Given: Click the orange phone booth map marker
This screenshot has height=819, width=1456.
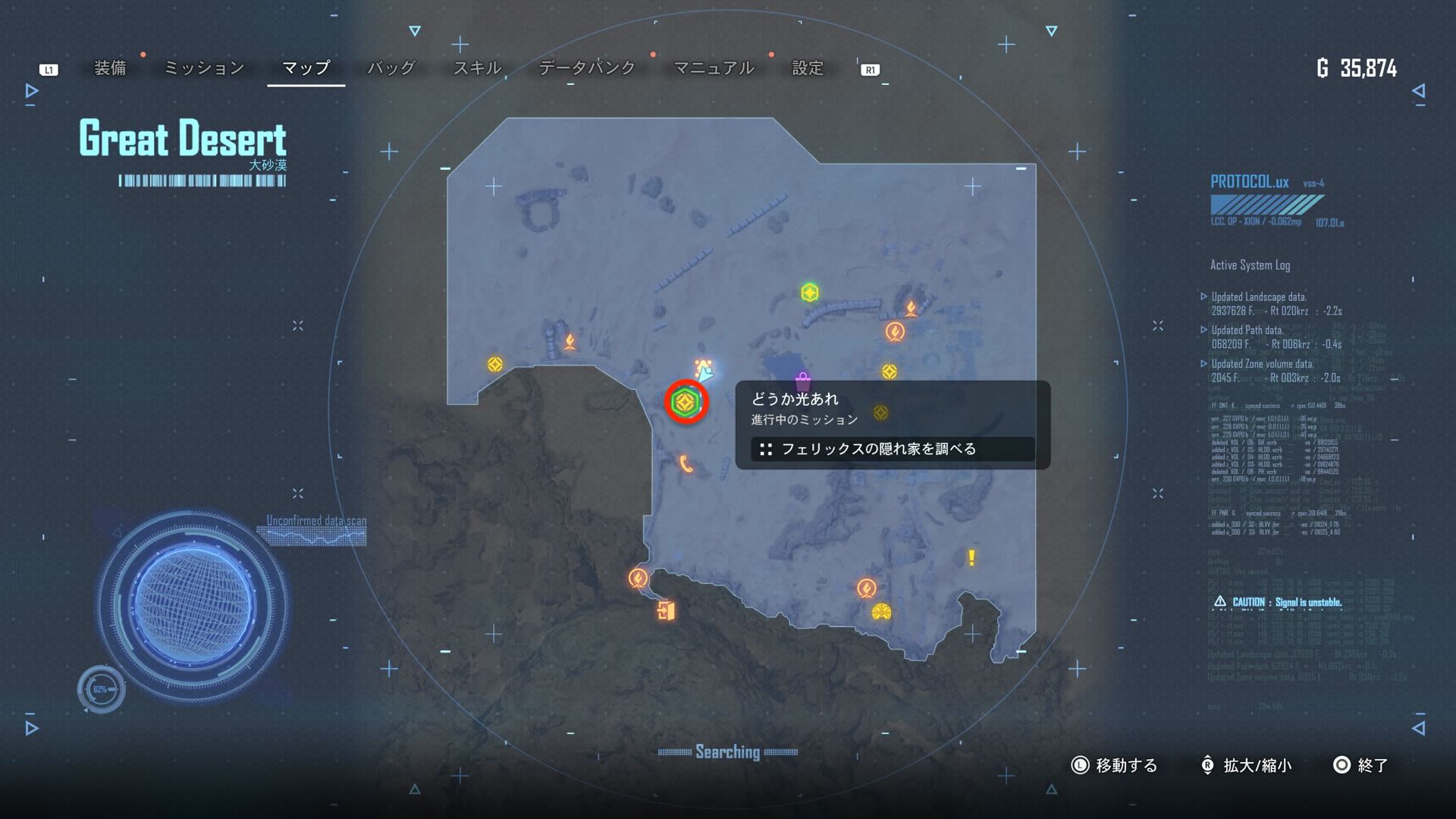Looking at the screenshot, I should [x=686, y=464].
